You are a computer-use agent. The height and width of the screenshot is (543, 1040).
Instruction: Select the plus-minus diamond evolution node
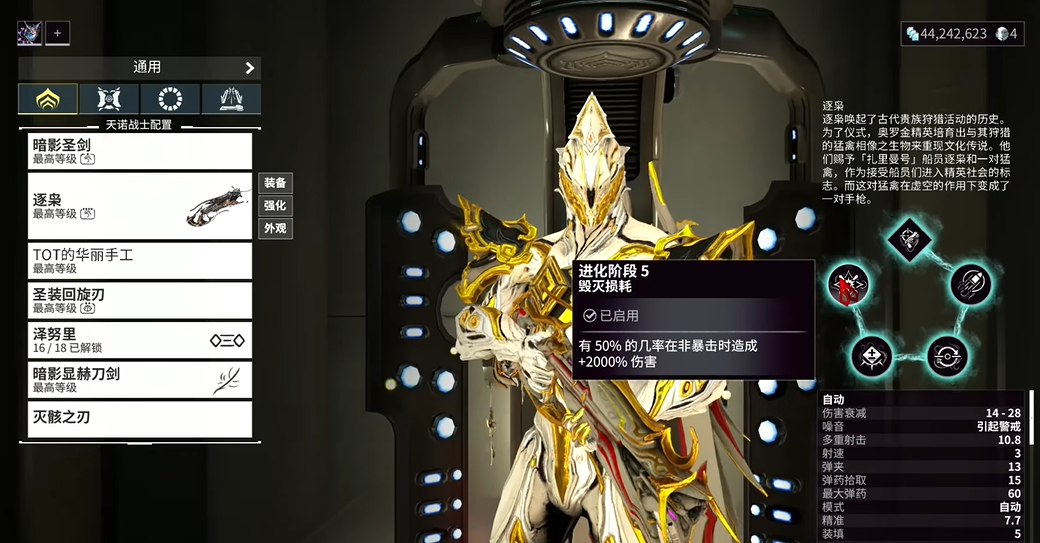[871, 355]
